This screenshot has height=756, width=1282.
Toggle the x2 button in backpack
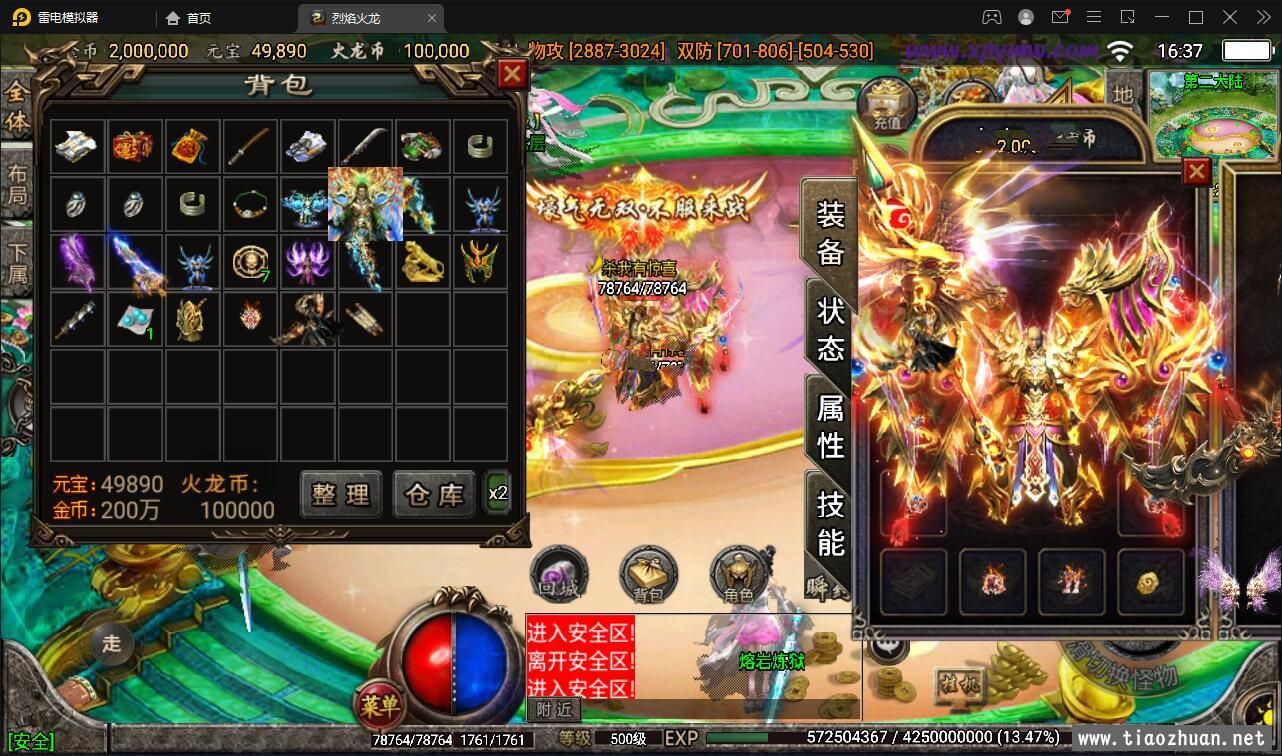498,493
